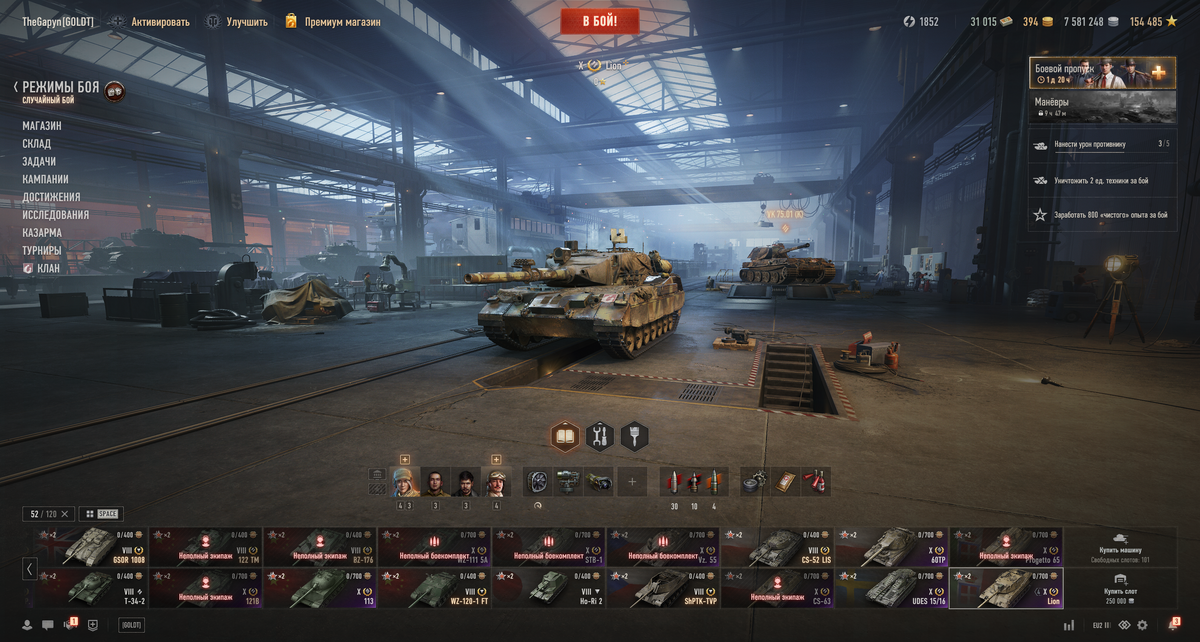The height and width of the screenshot is (642, 1200).
Task: Select the ShPTK-TVP tank card
Action: [663, 588]
